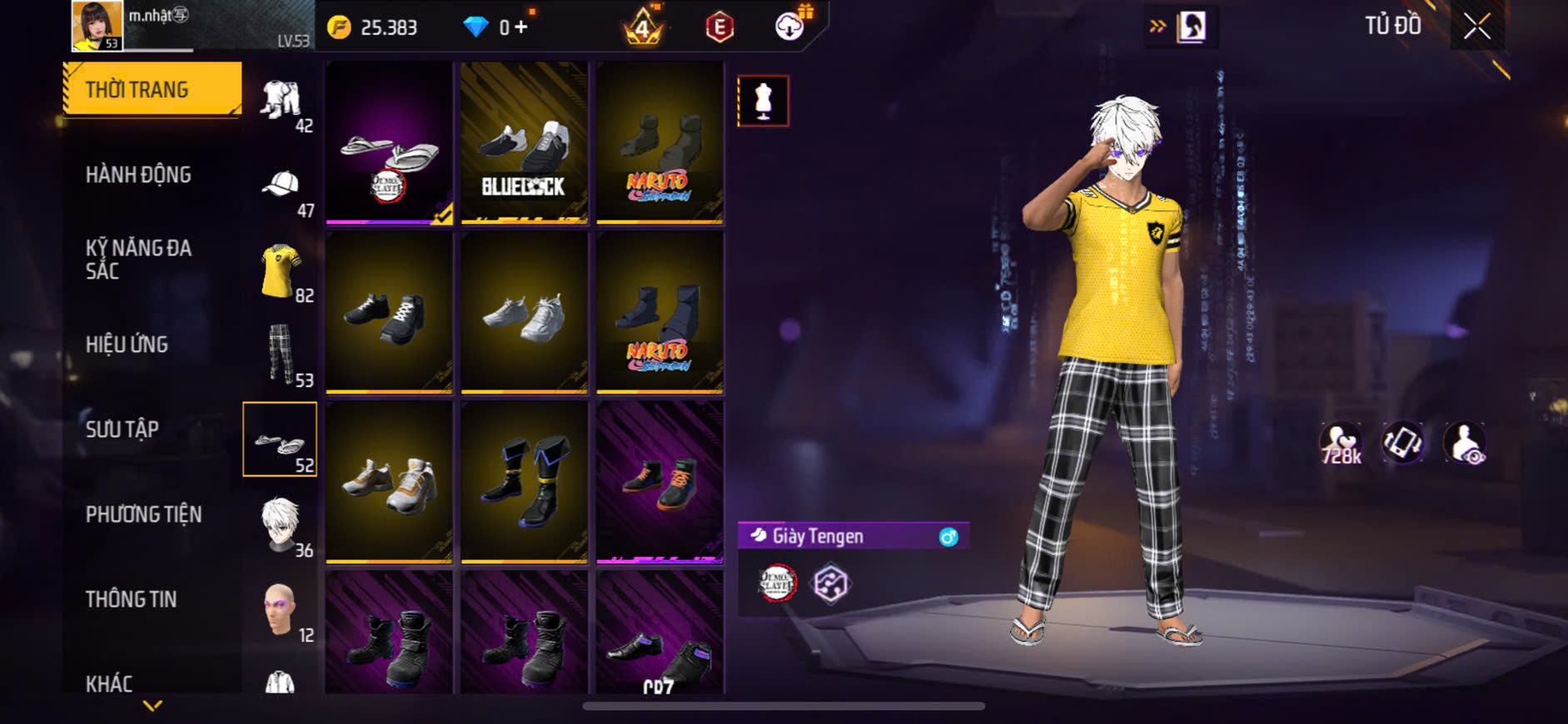Pick the orange-laced sneakers item
The image size is (1568, 724).
(660, 482)
